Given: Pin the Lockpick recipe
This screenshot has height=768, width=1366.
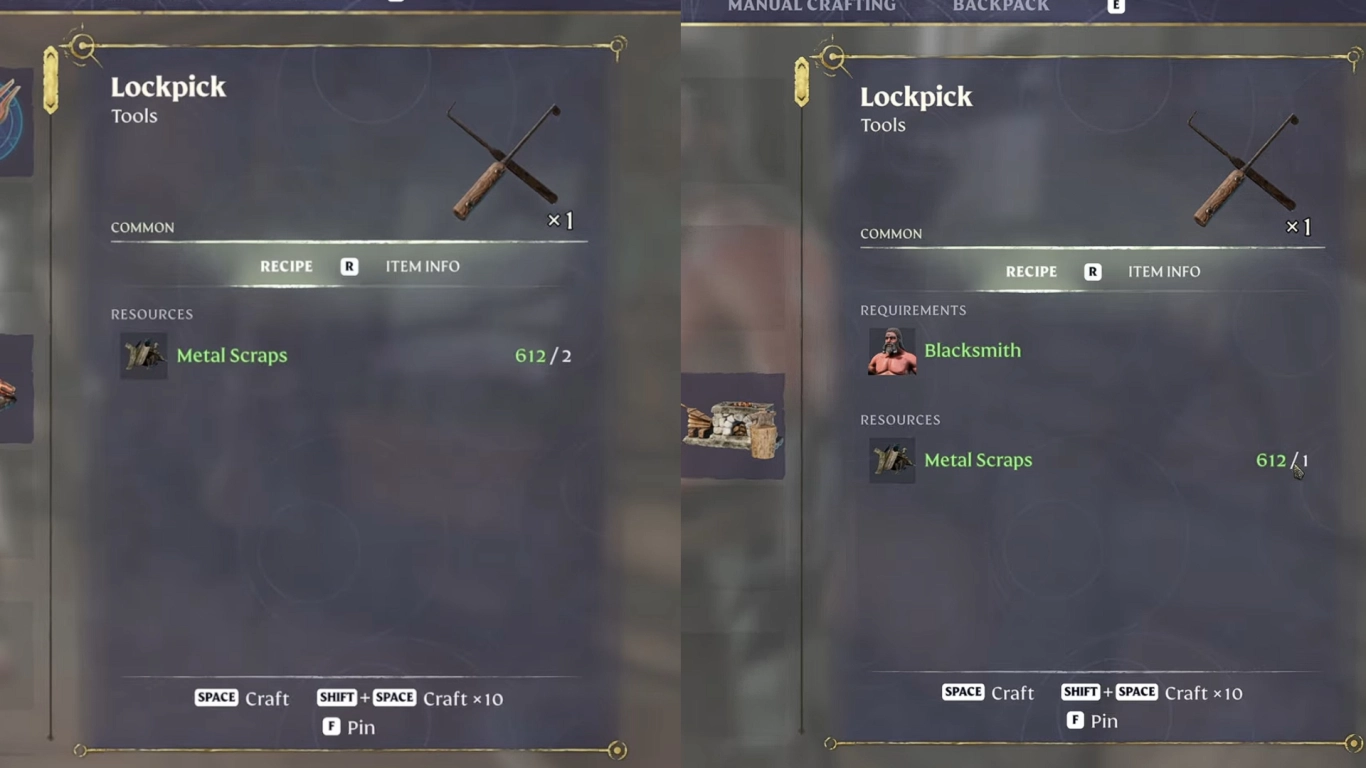Looking at the screenshot, I should pyautogui.click(x=348, y=727).
